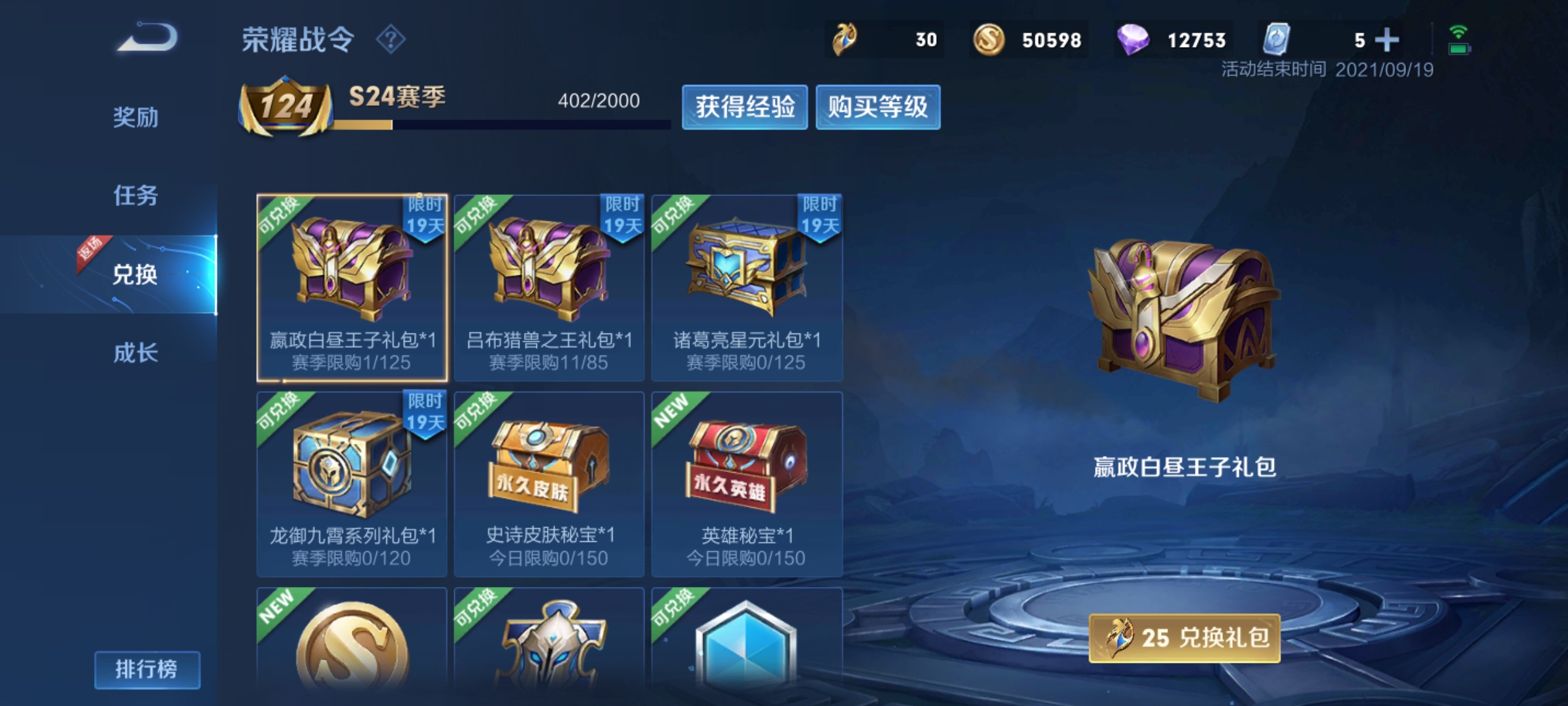Click the 购买等级 button
Image resolution: width=1568 pixels, height=706 pixels.
pos(877,107)
